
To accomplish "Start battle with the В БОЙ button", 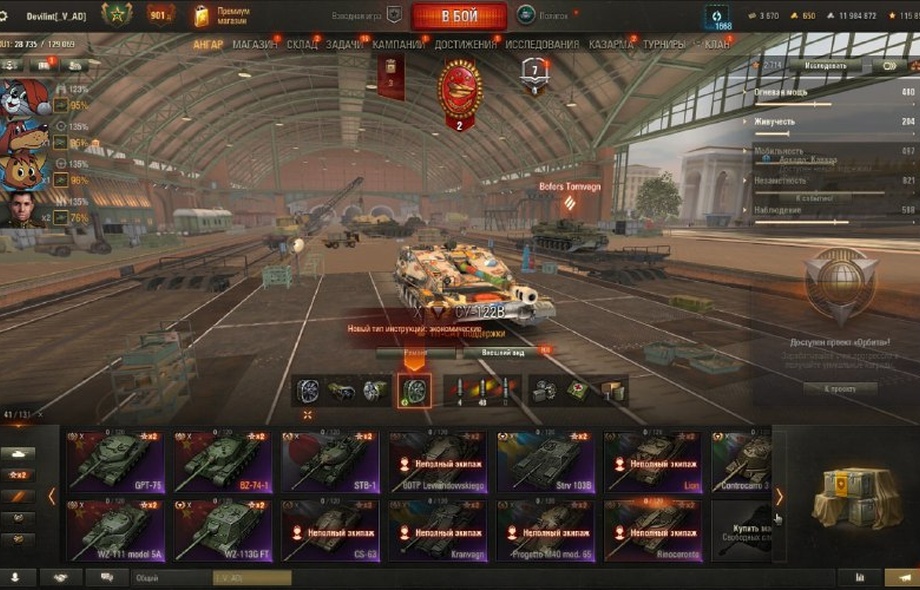I will (x=459, y=16).
